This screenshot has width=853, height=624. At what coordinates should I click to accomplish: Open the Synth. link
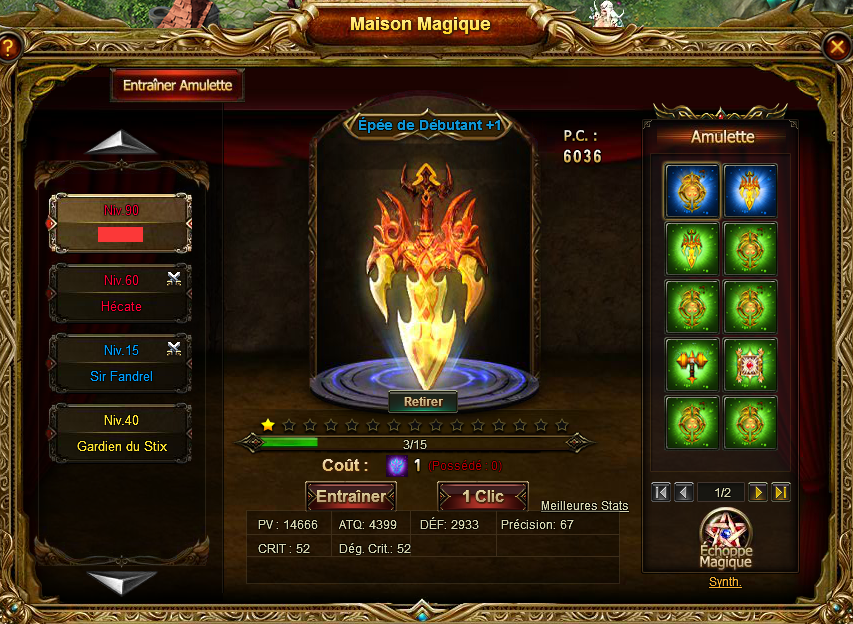pyautogui.click(x=725, y=582)
